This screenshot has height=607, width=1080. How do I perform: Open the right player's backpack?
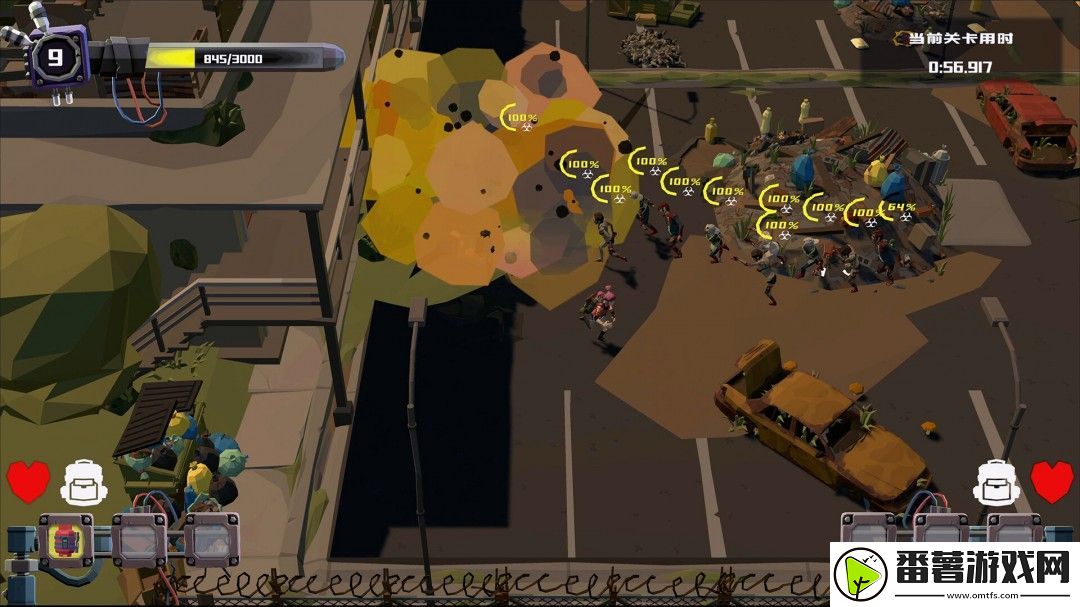996,483
